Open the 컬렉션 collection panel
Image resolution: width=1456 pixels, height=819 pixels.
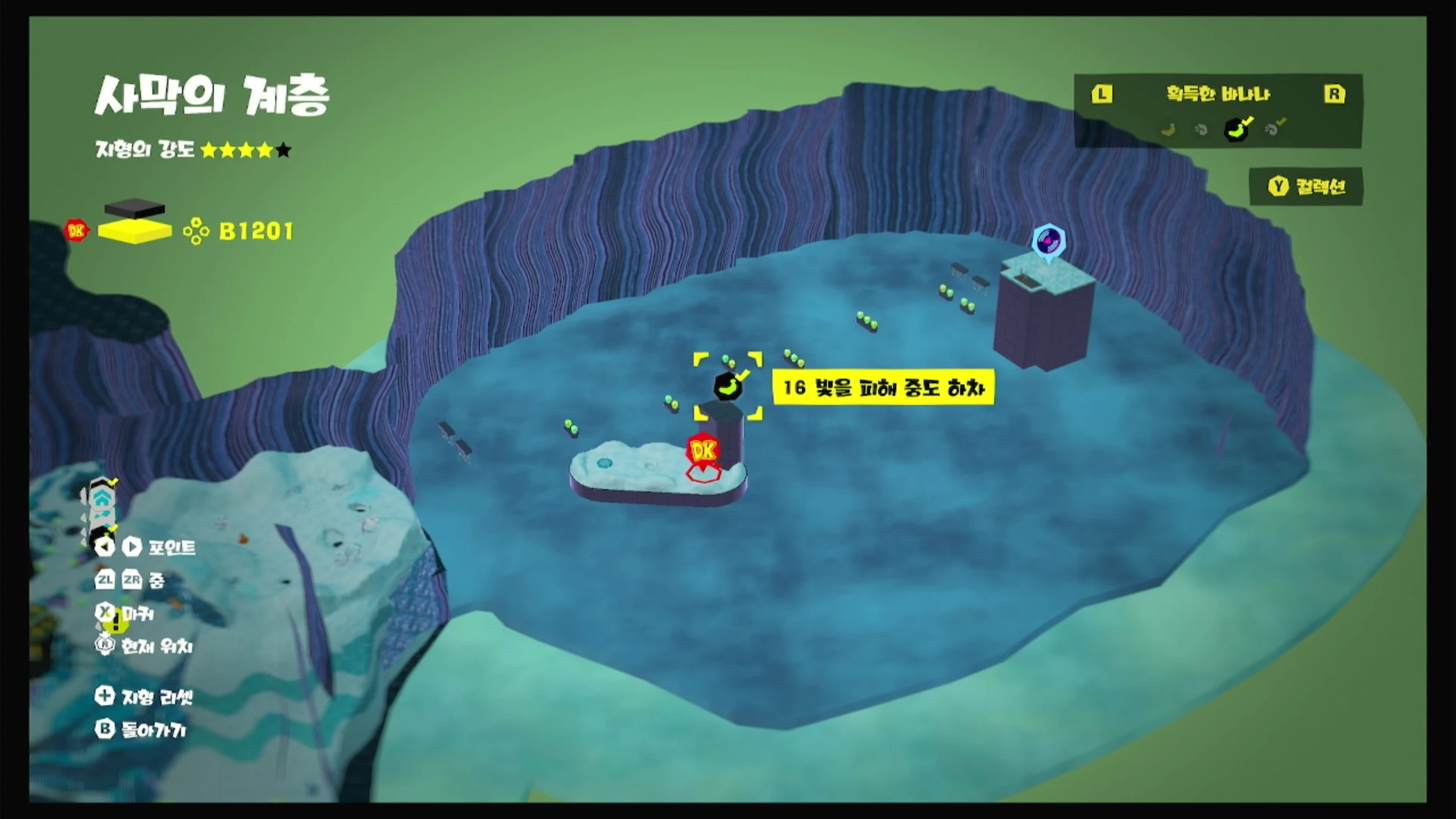[x=1306, y=187]
